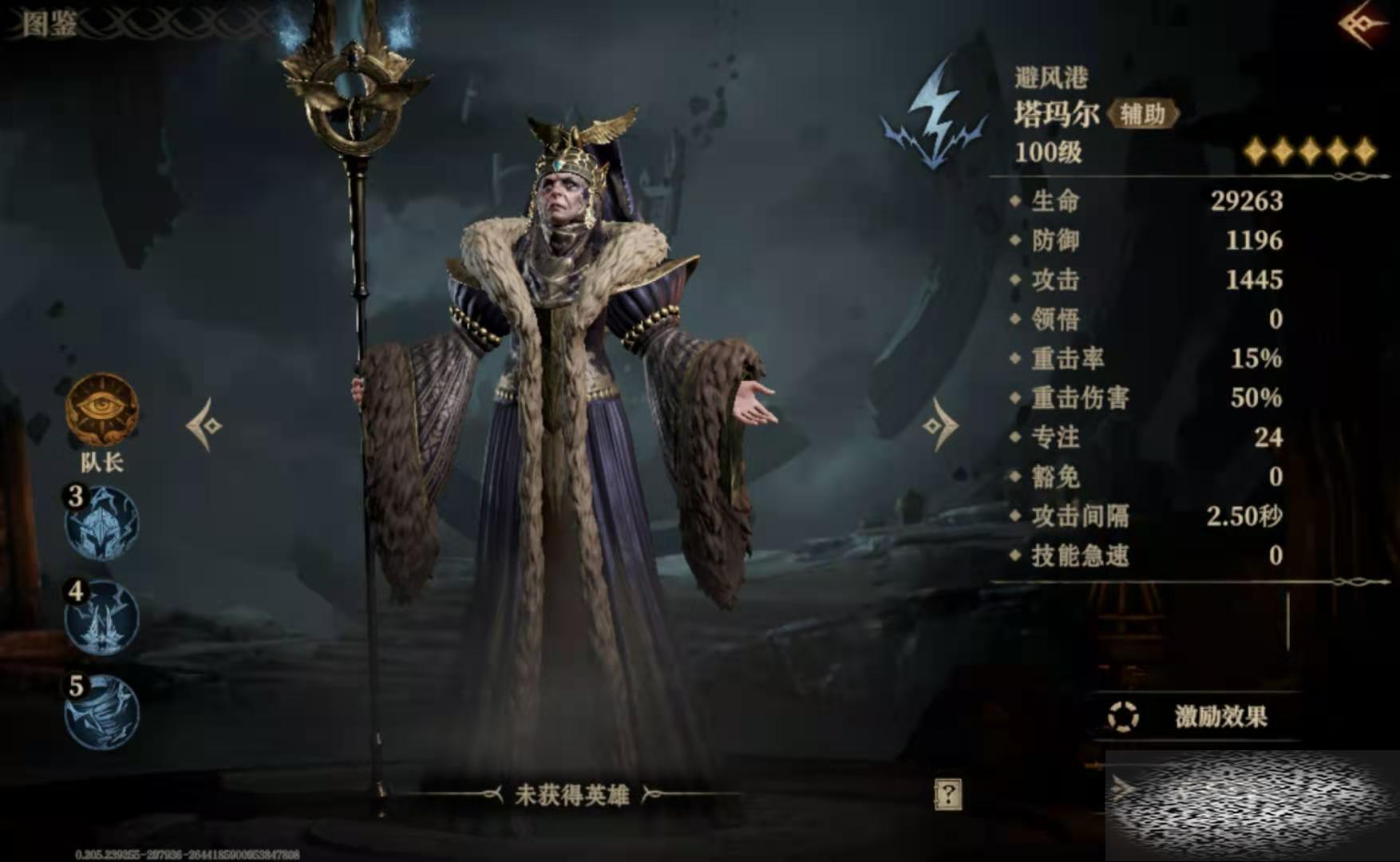Image resolution: width=1400 pixels, height=862 pixels.
Task: Show the previous hero with left arrow
Action: coord(205,425)
